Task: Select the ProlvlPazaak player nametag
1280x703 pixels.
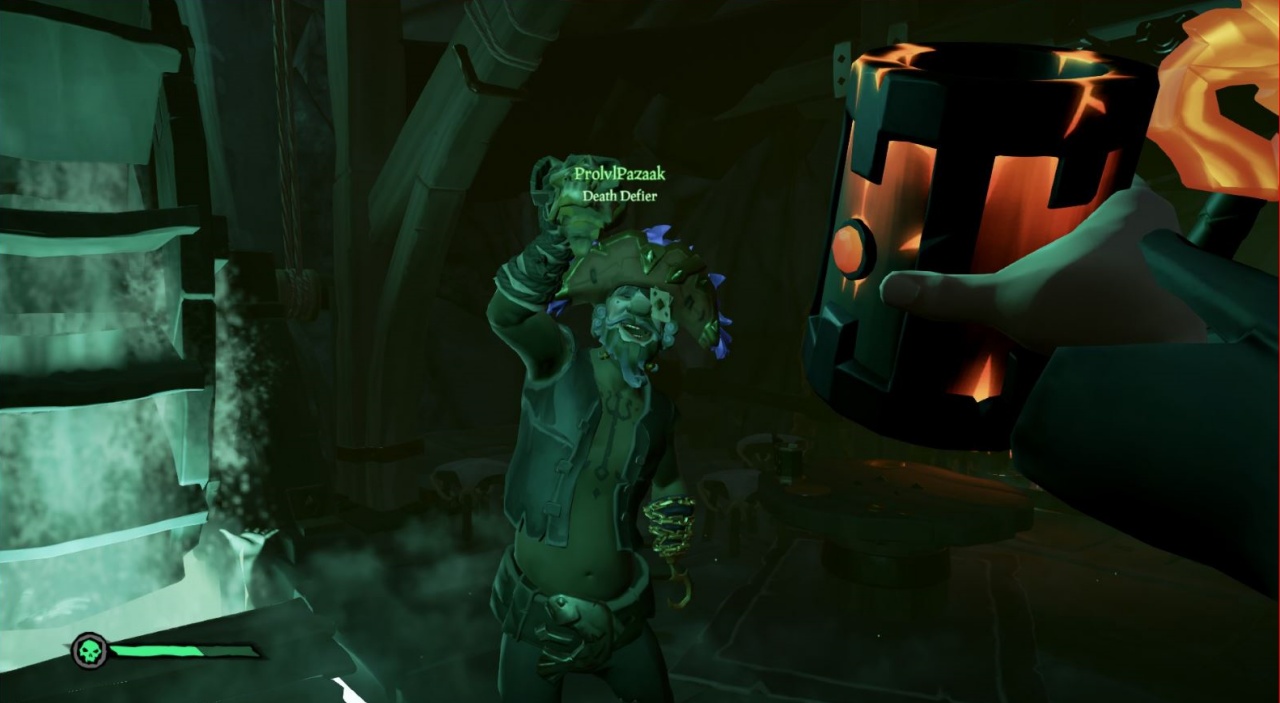Action: point(619,175)
